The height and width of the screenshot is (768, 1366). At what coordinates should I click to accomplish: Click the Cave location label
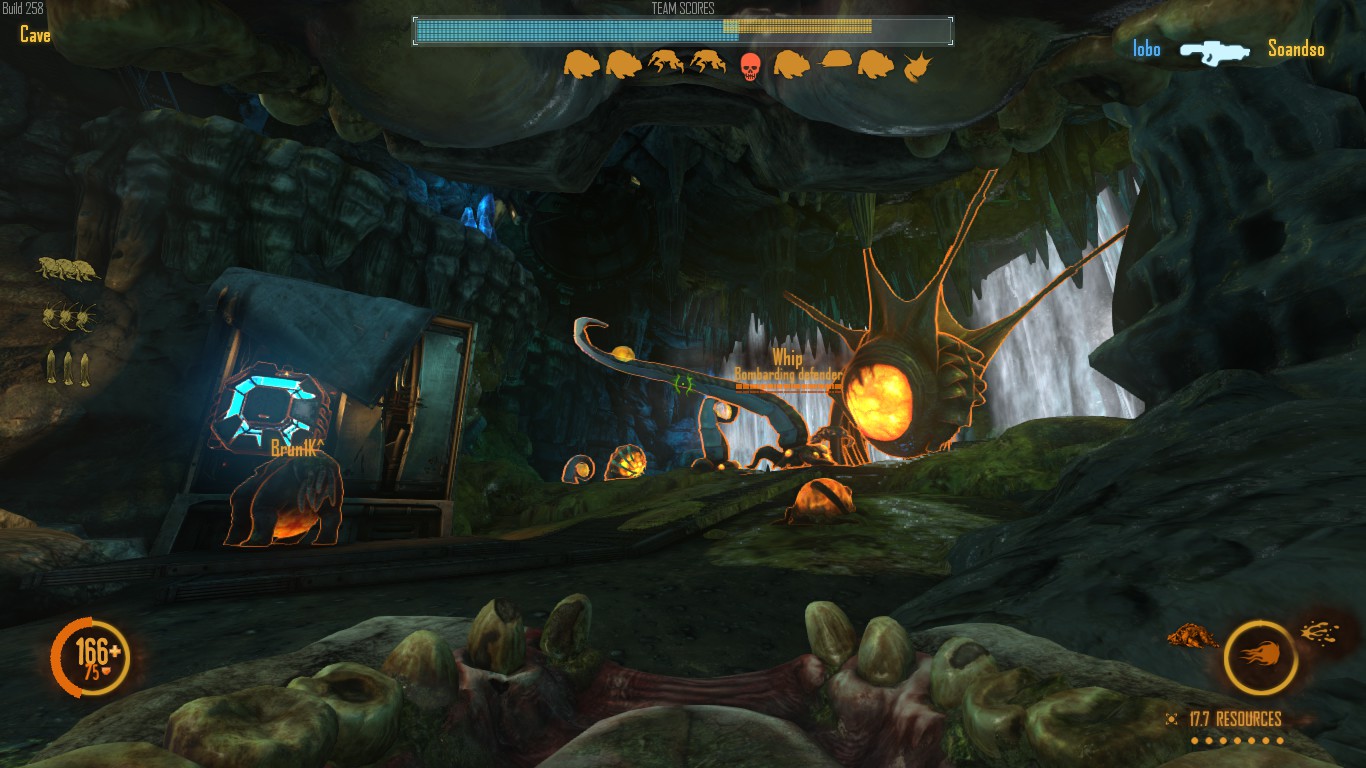pos(35,35)
